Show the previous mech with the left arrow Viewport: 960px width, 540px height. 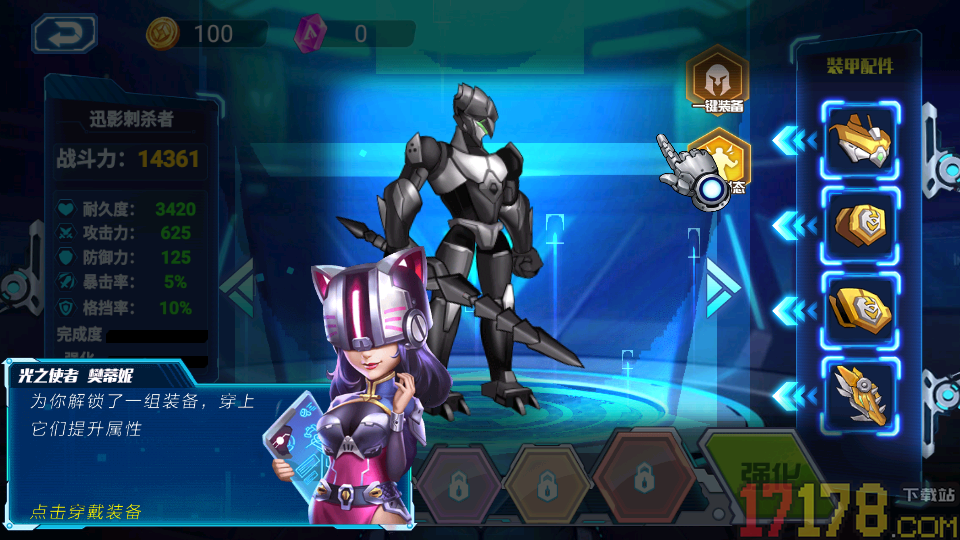[x=238, y=285]
